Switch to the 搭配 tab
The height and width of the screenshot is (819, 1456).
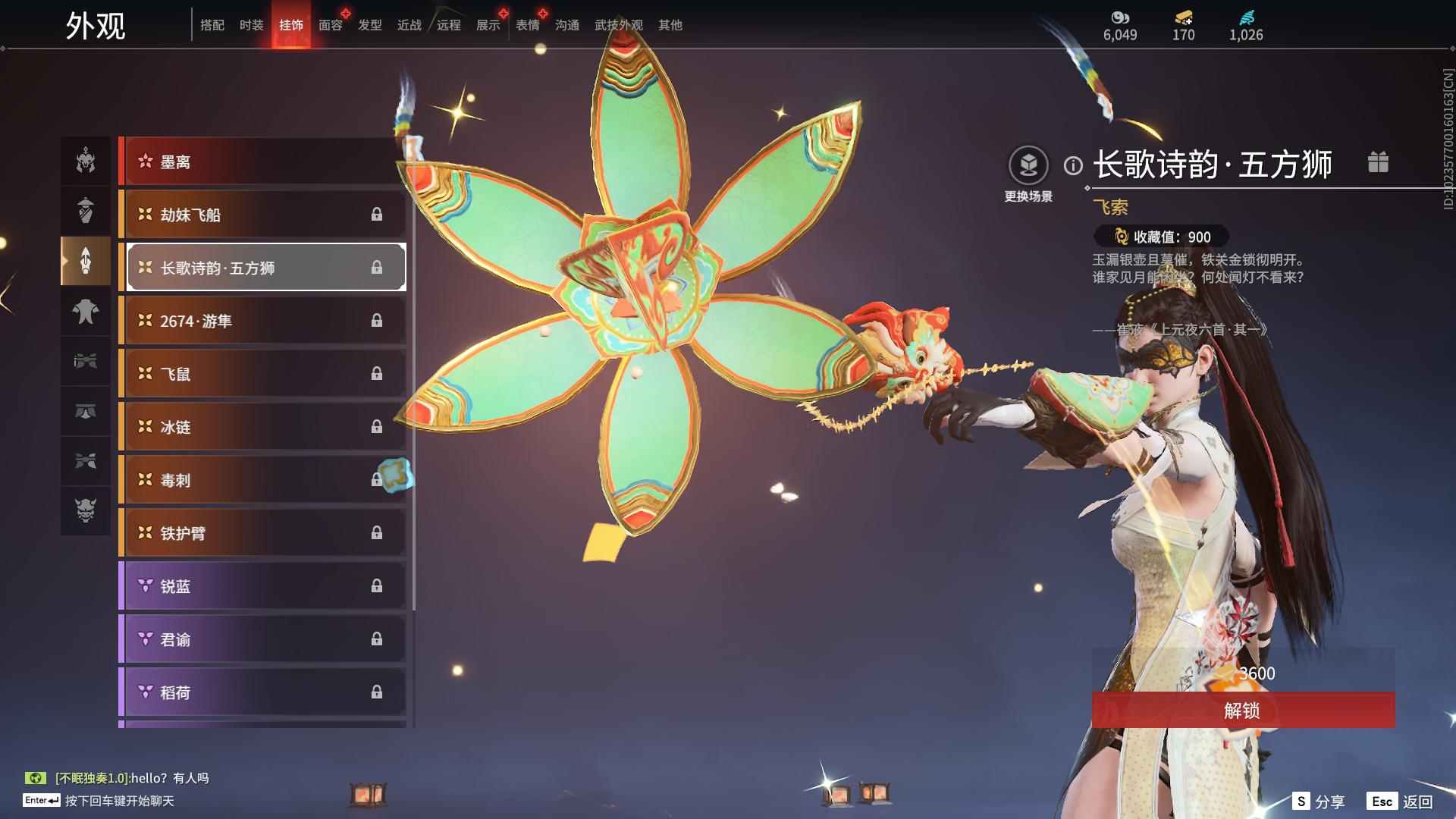coord(212,25)
